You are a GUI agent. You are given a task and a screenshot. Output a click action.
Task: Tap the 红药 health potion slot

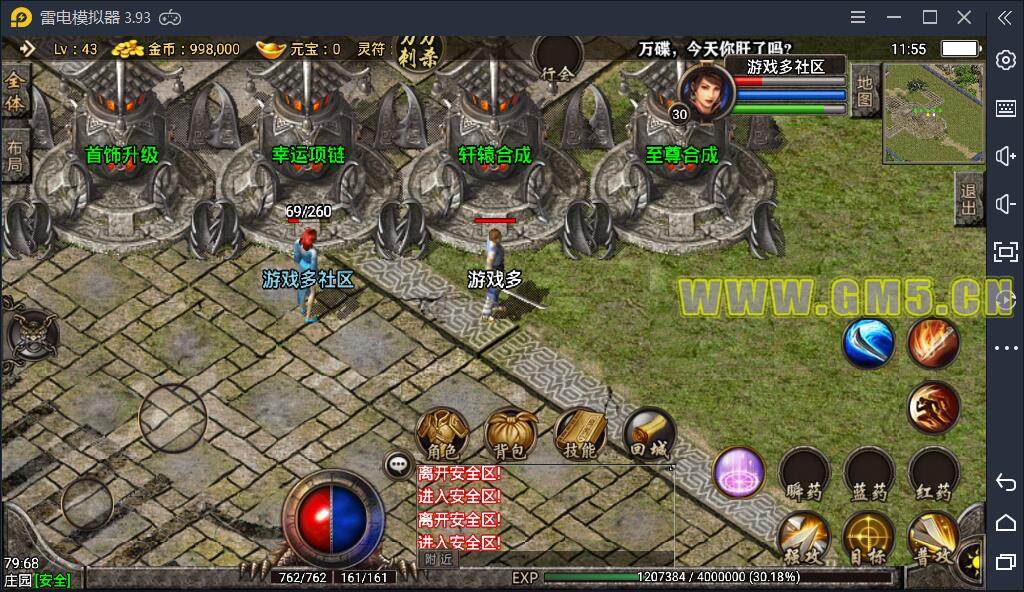[933, 474]
